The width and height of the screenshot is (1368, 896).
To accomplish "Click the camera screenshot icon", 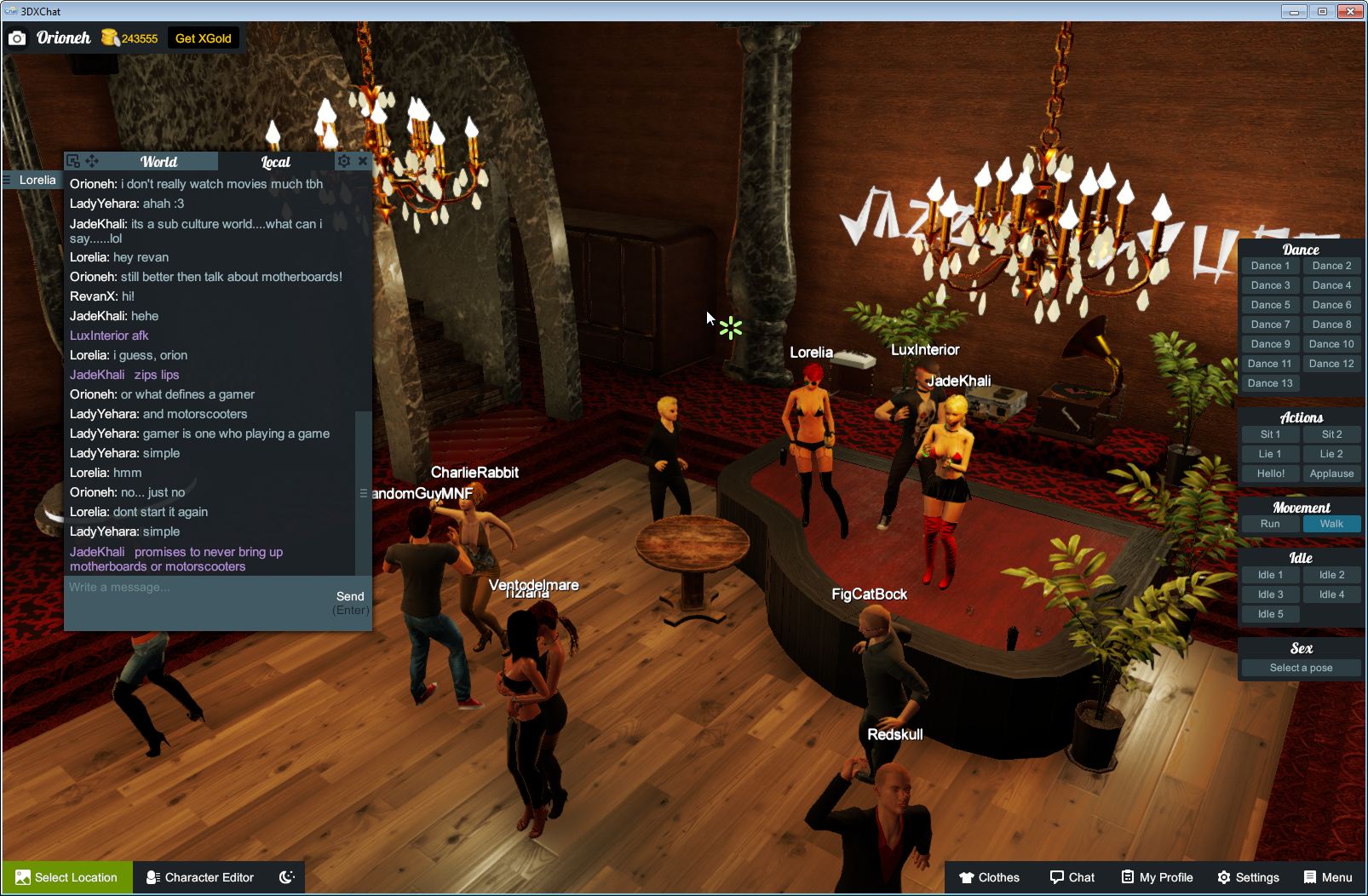I will (17, 37).
